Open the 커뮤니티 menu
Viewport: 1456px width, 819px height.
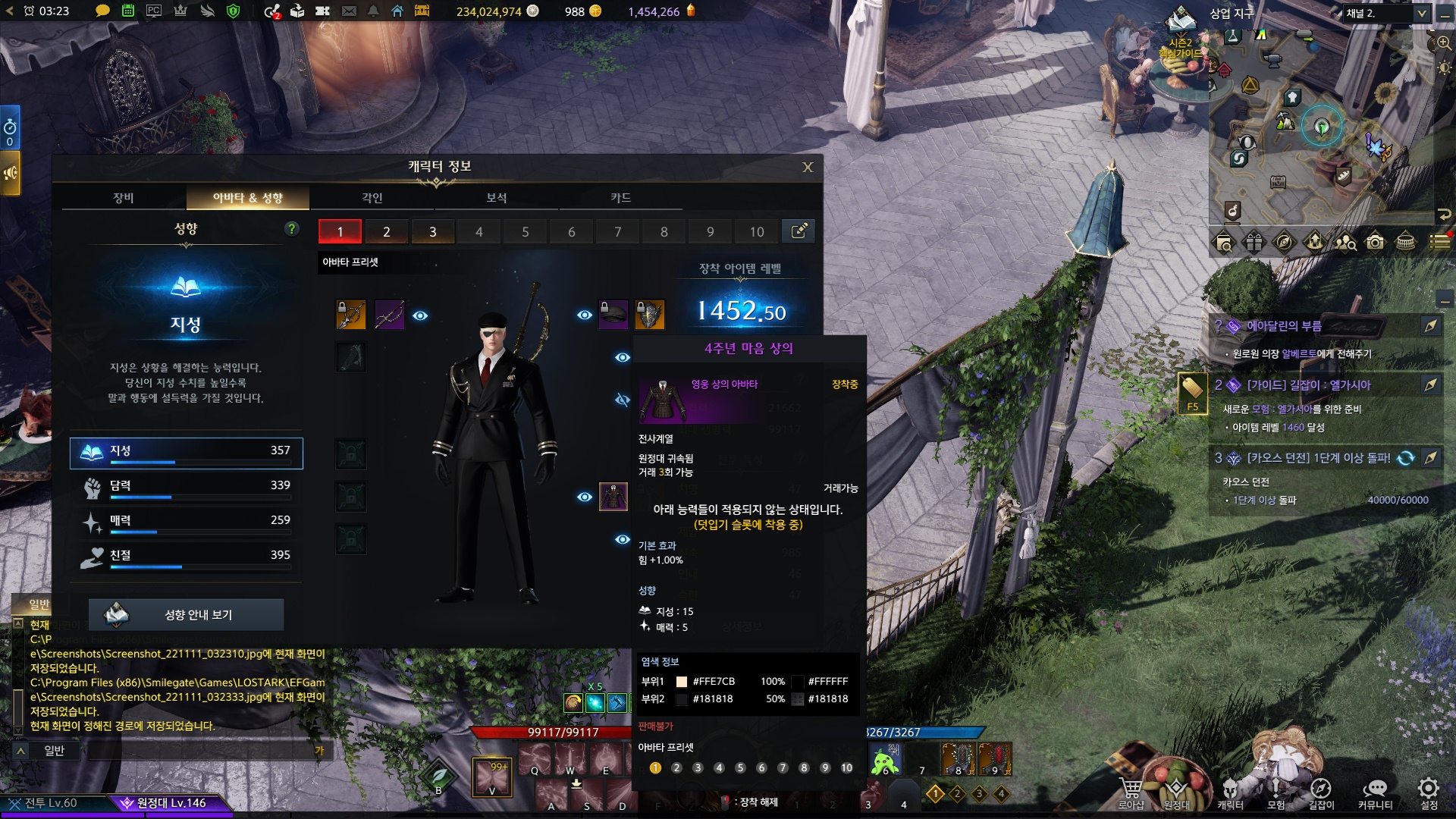(1375, 792)
